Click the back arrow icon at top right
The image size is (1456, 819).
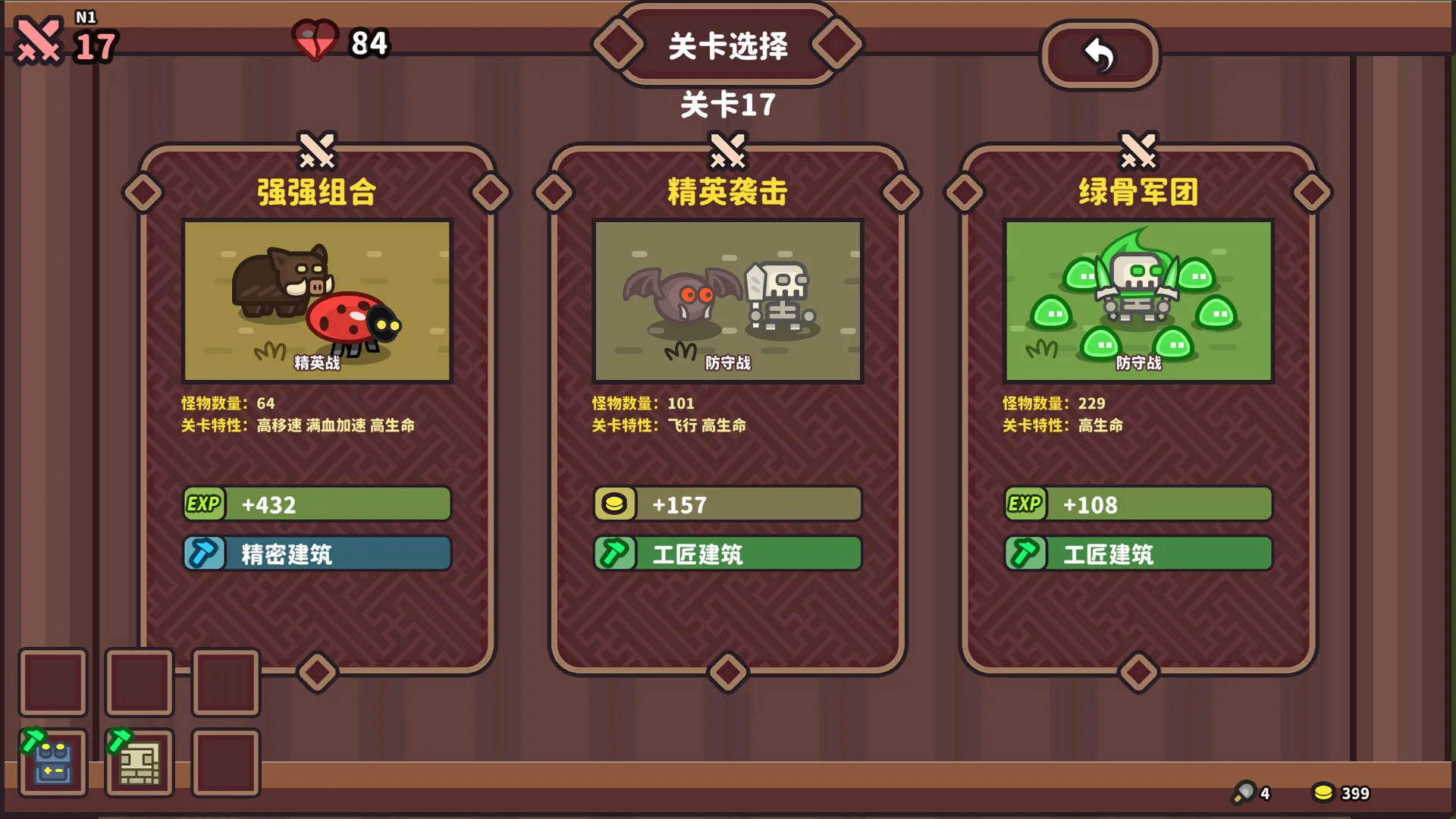click(x=1100, y=54)
